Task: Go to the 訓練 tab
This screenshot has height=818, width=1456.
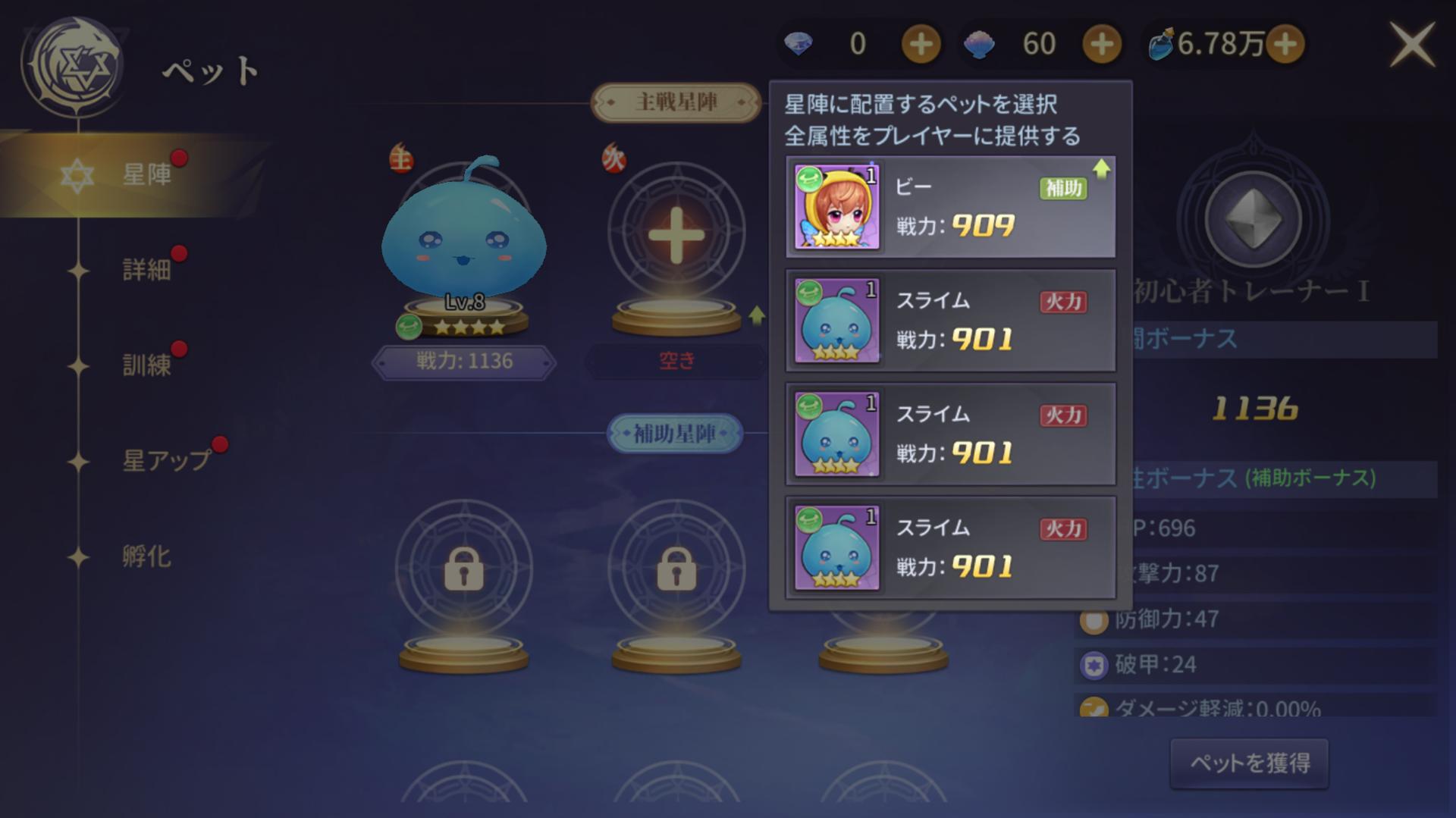Action: tap(146, 365)
